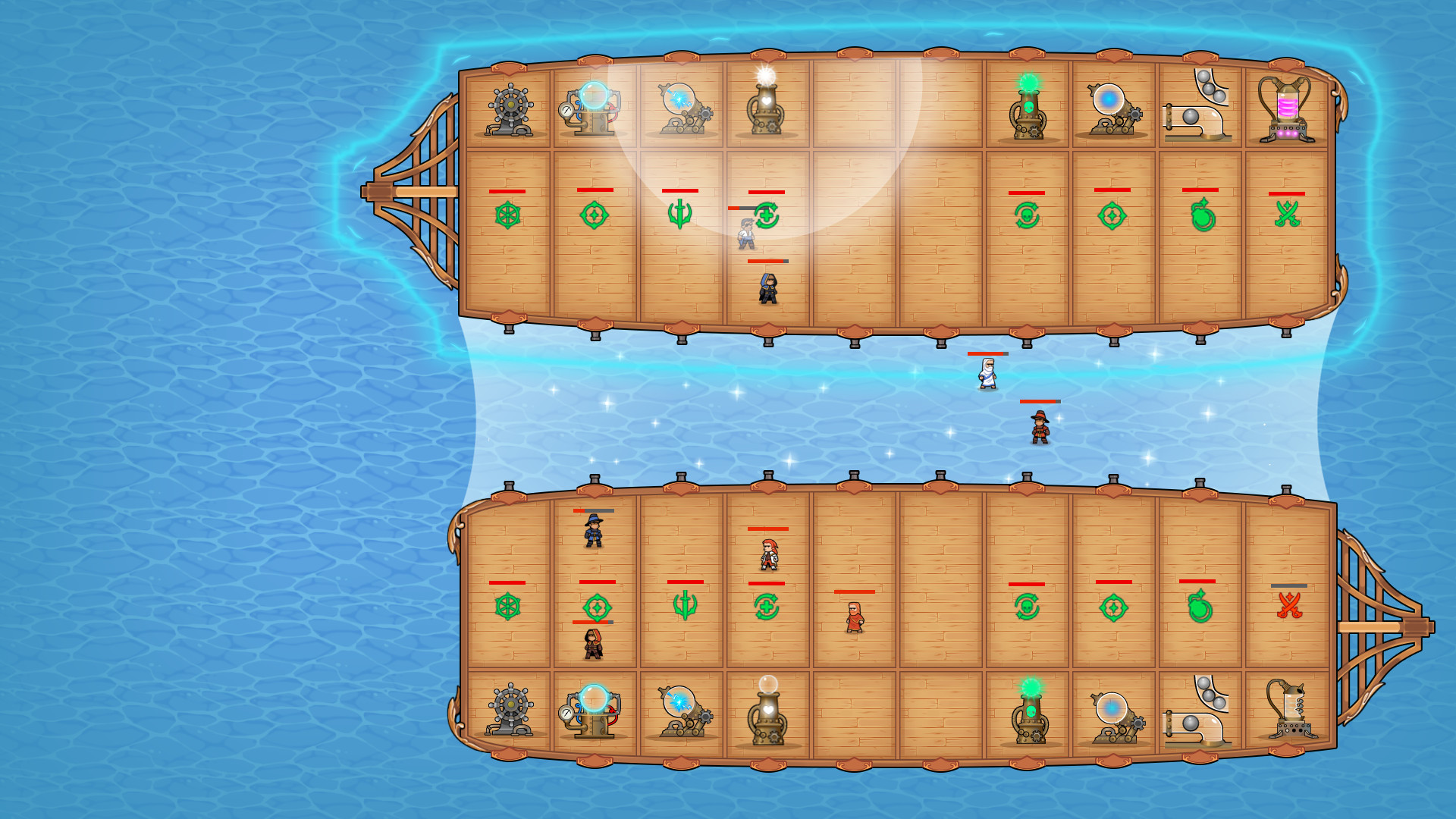Select the skull revive icon on shielded ship
The width and height of the screenshot is (1456, 819).
(x=1026, y=216)
